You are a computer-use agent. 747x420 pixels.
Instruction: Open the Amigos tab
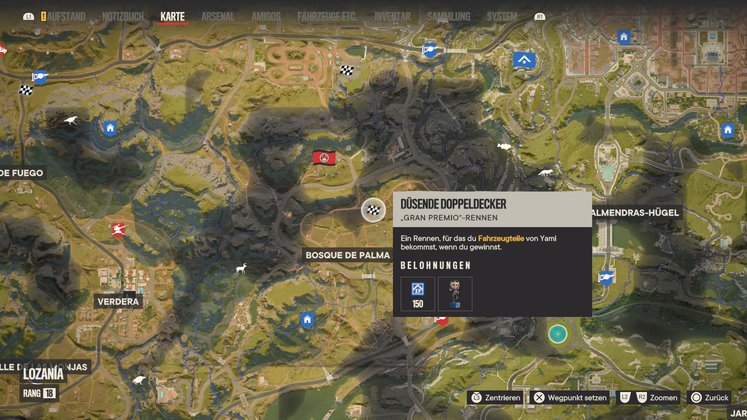tap(265, 17)
